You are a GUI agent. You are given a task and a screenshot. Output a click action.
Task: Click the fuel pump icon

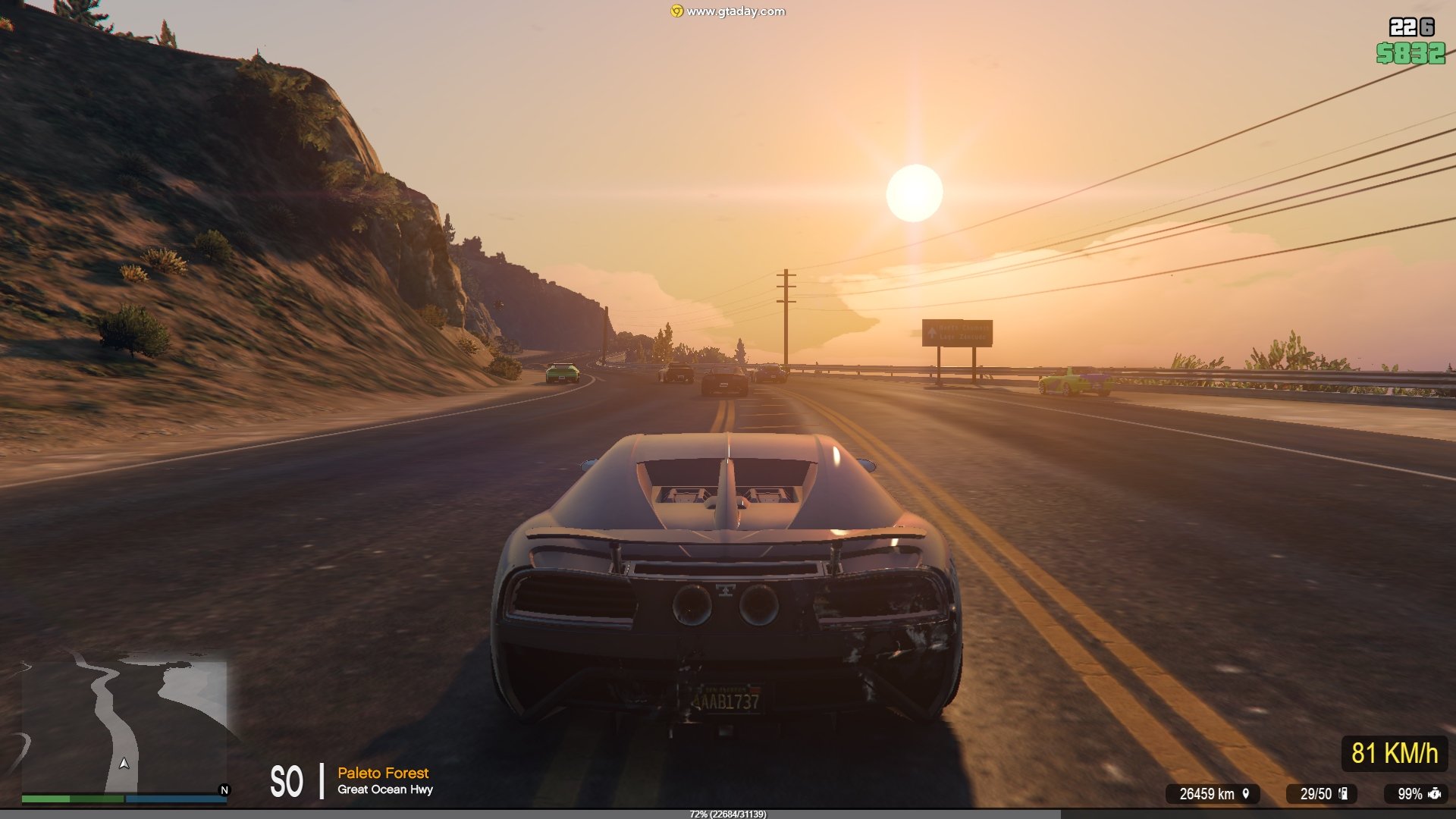coord(1343,793)
